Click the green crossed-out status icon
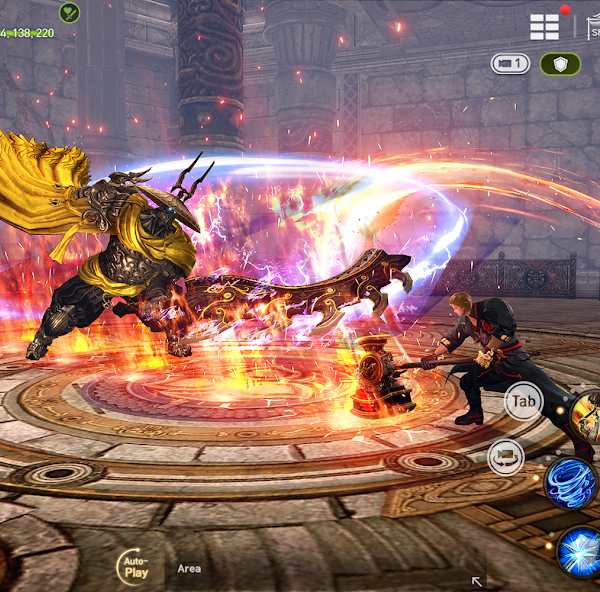This screenshot has height=592, width=600. (x=69, y=12)
